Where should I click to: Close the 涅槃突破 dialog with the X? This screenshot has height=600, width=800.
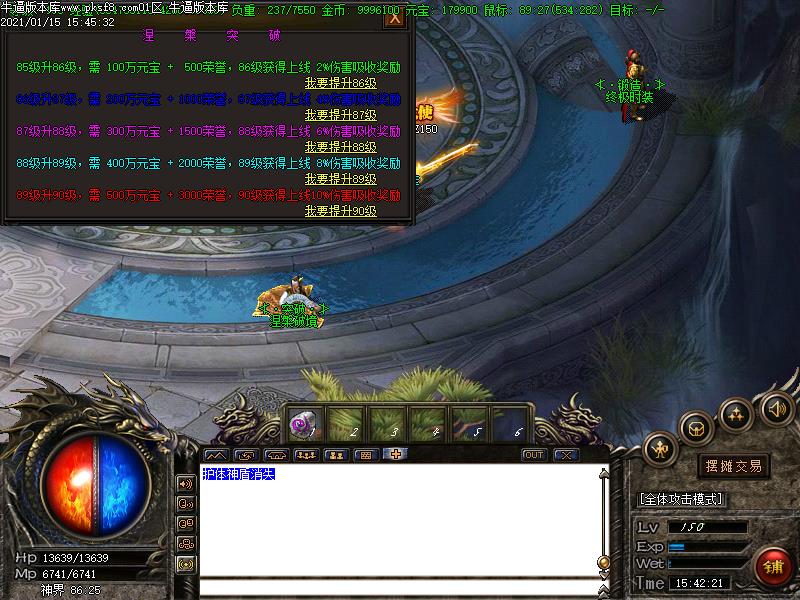tap(395, 18)
